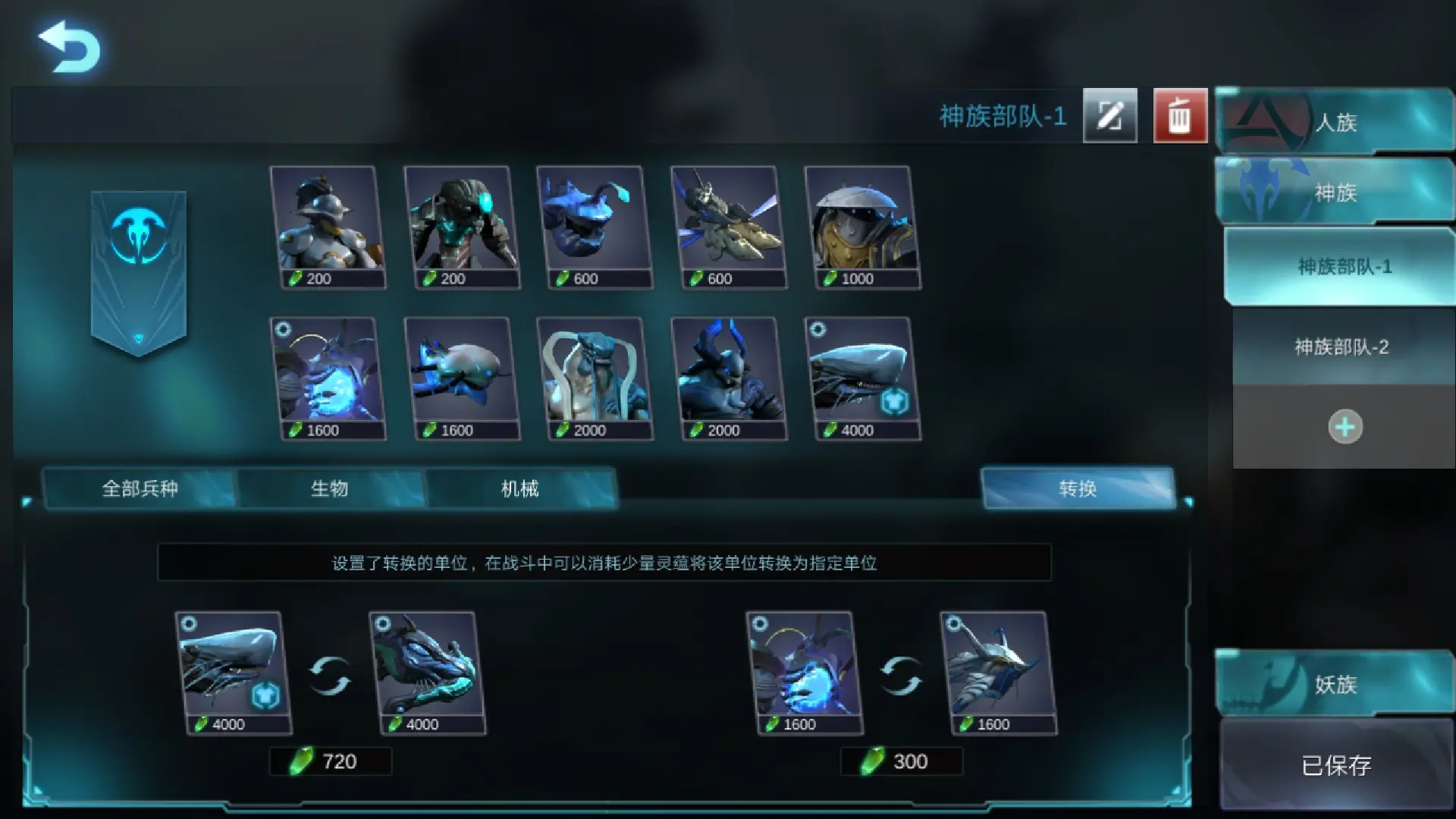Select the 1000-cost armored unit card
The image size is (1456, 819).
click(863, 227)
